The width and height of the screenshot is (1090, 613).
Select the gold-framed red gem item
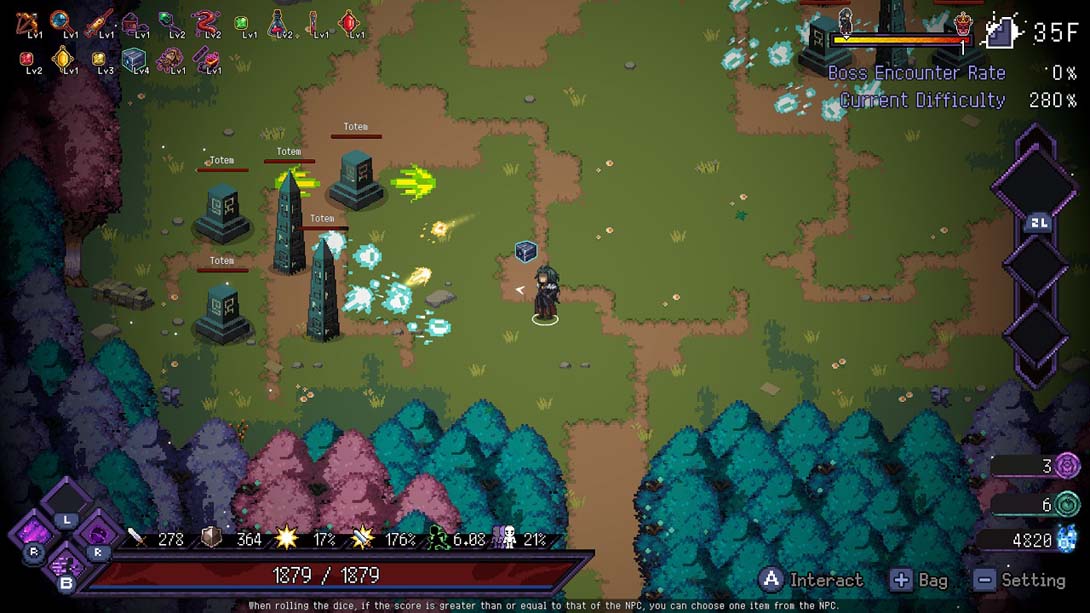tap(348, 21)
